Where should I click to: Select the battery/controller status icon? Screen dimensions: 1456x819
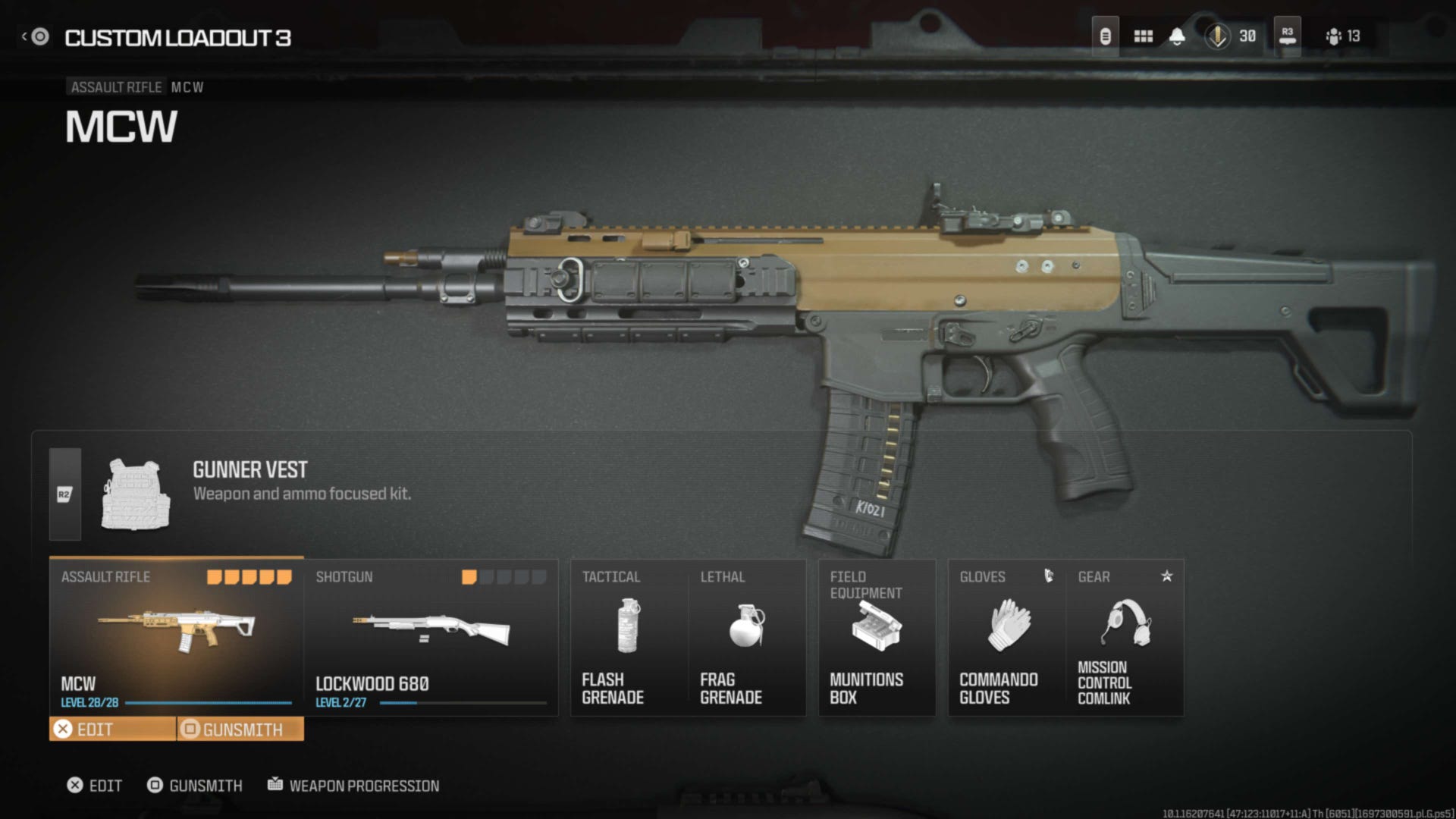click(1105, 36)
